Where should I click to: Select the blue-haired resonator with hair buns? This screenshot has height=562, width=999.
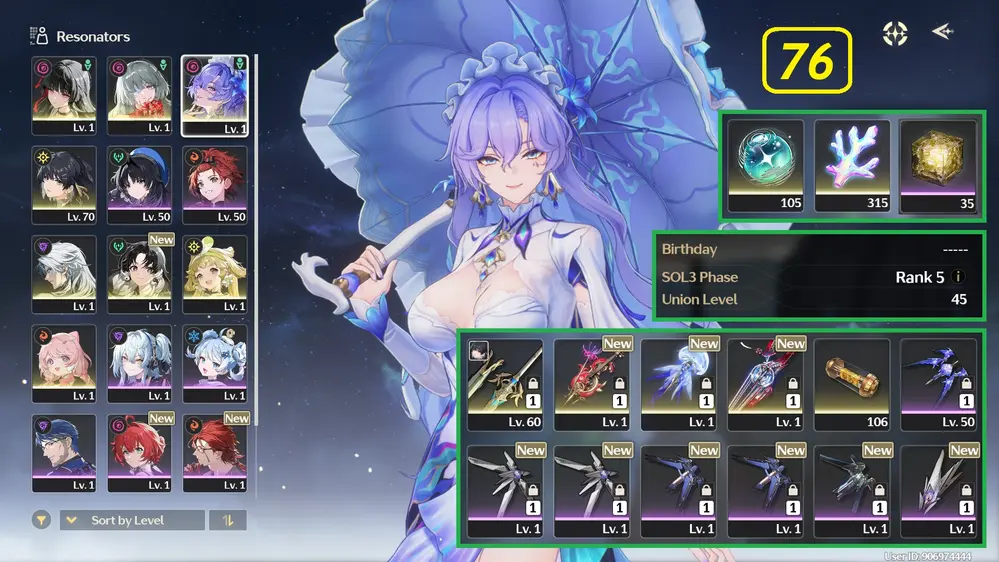pos(214,363)
